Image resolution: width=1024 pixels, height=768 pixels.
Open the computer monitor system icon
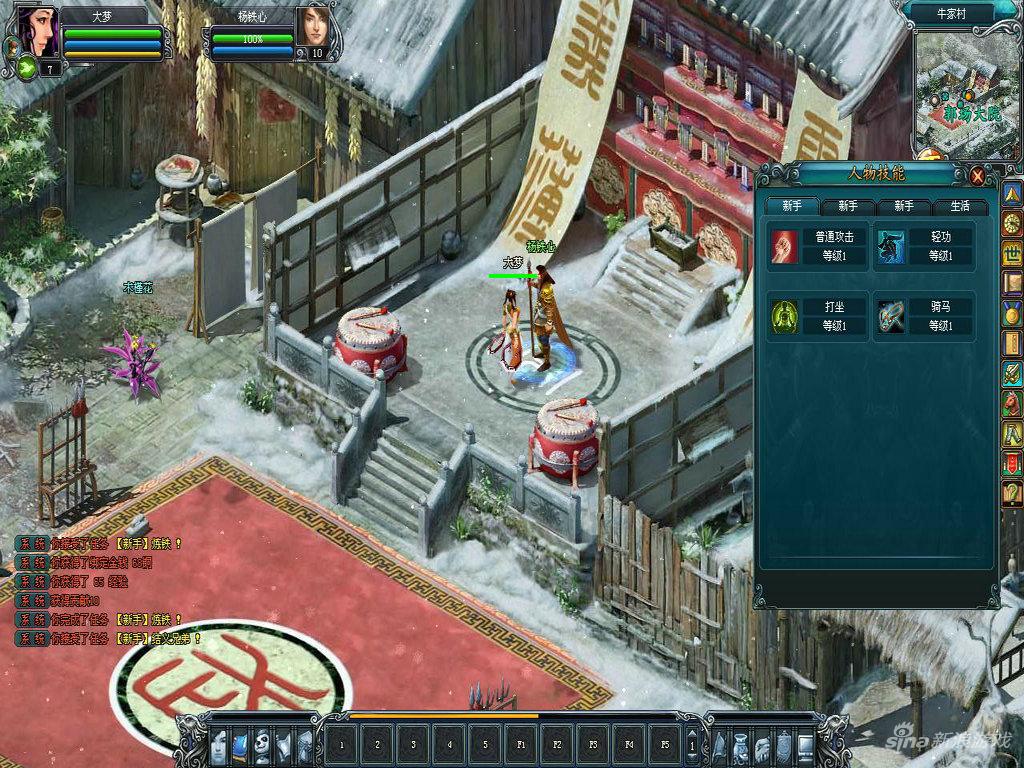[805, 746]
